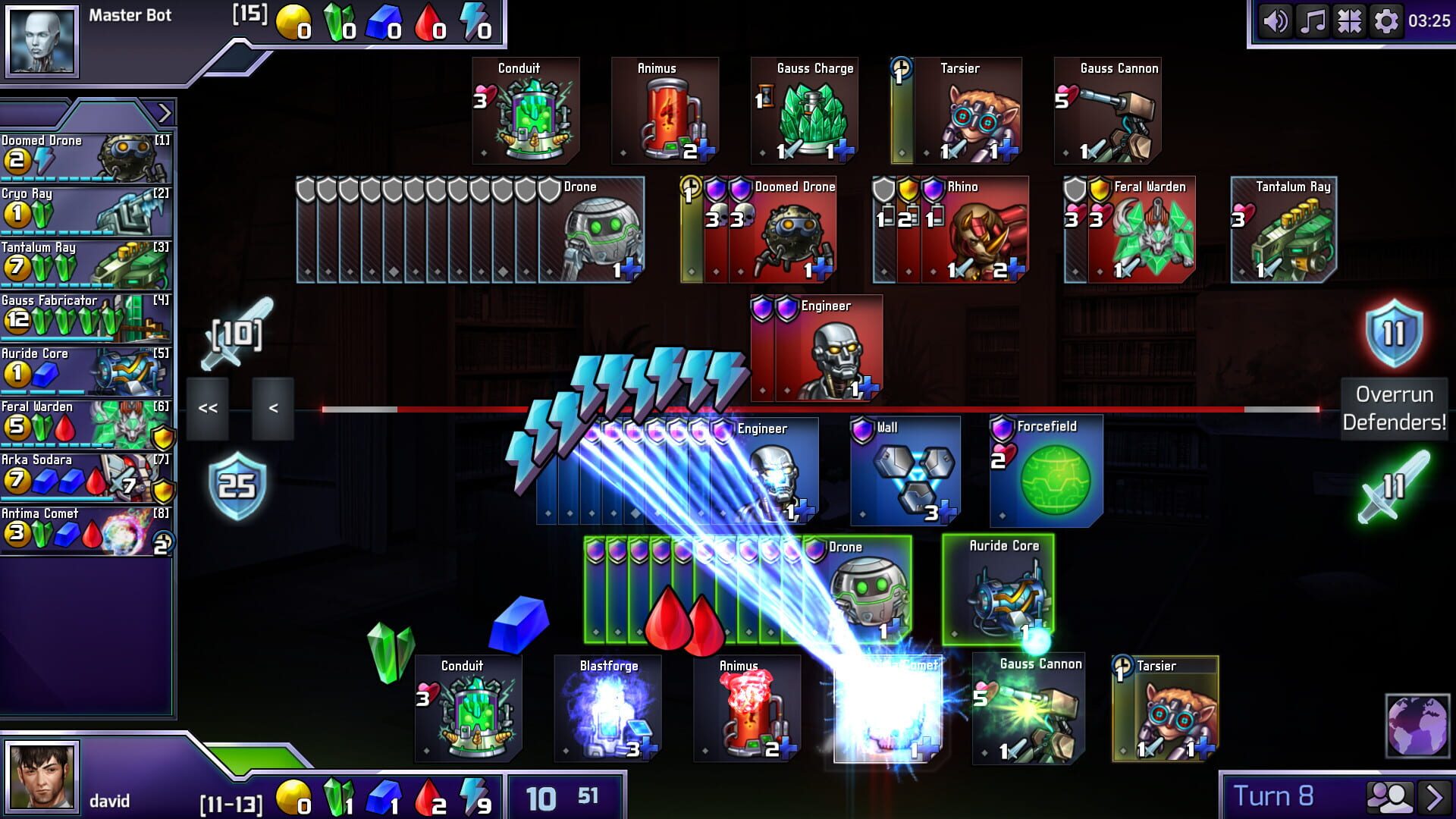Screen dimensions: 1456x819
Task: Click the gold coin resource icon in top bar
Action: 292,20
